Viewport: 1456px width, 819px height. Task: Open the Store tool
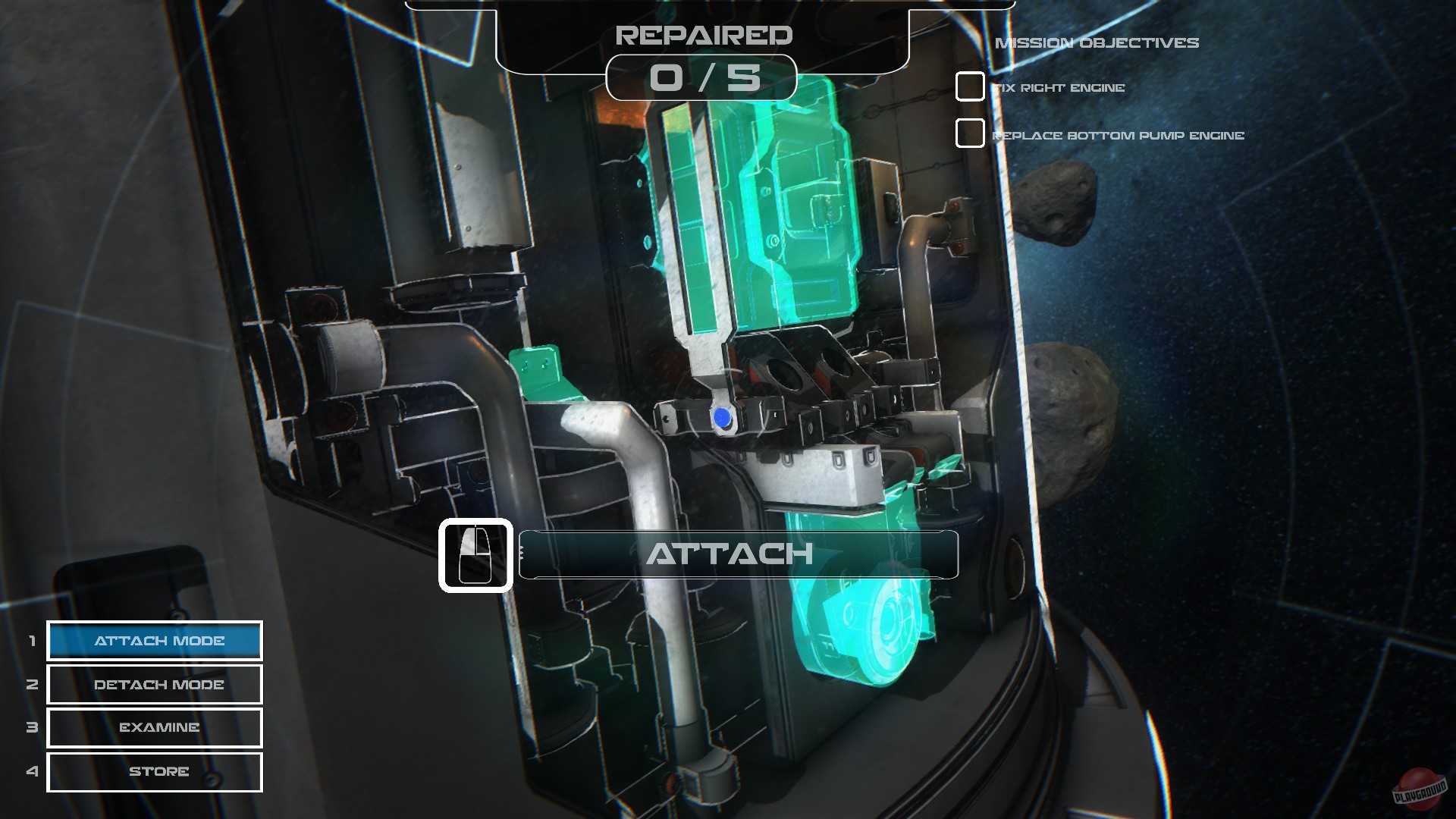pyautogui.click(x=154, y=771)
